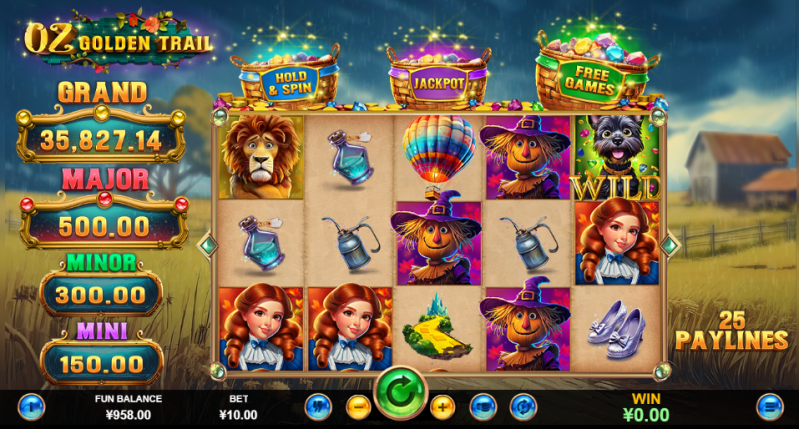Decrease the bet with the minus button
This screenshot has width=799, height=429.
coord(358,407)
